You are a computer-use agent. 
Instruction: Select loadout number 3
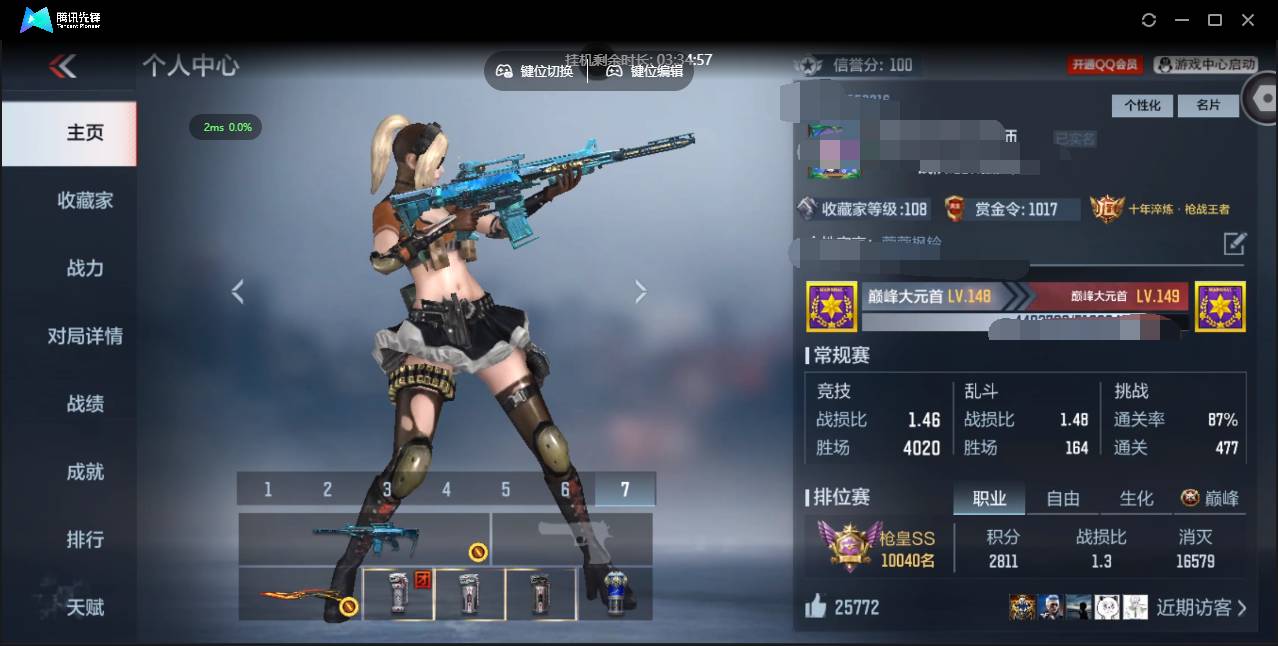386,489
